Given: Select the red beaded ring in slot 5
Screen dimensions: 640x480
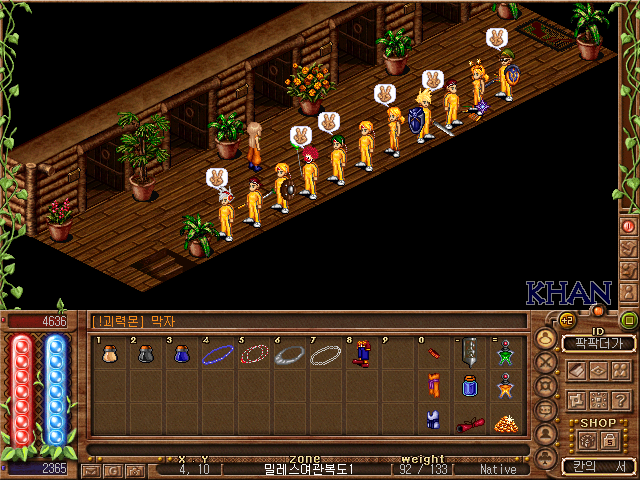Looking at the screenshot, I should 254,354.
